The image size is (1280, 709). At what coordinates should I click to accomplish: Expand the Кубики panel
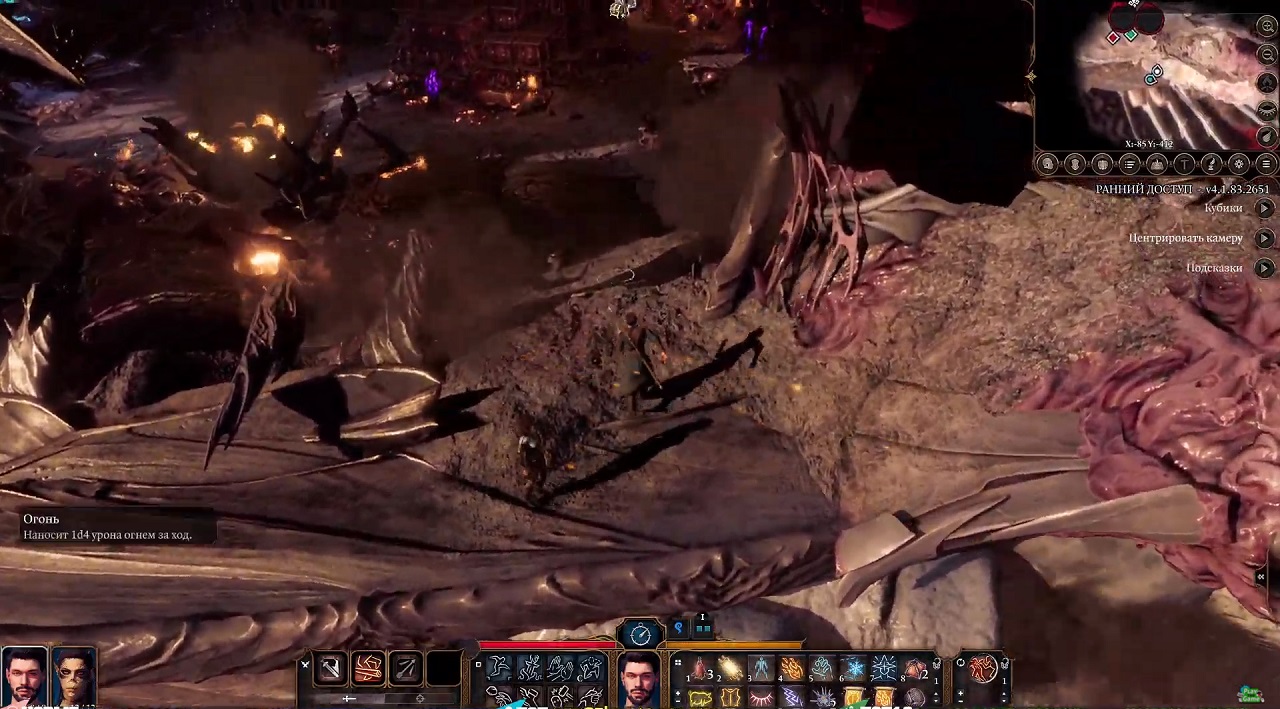(x=1264, y=208)
